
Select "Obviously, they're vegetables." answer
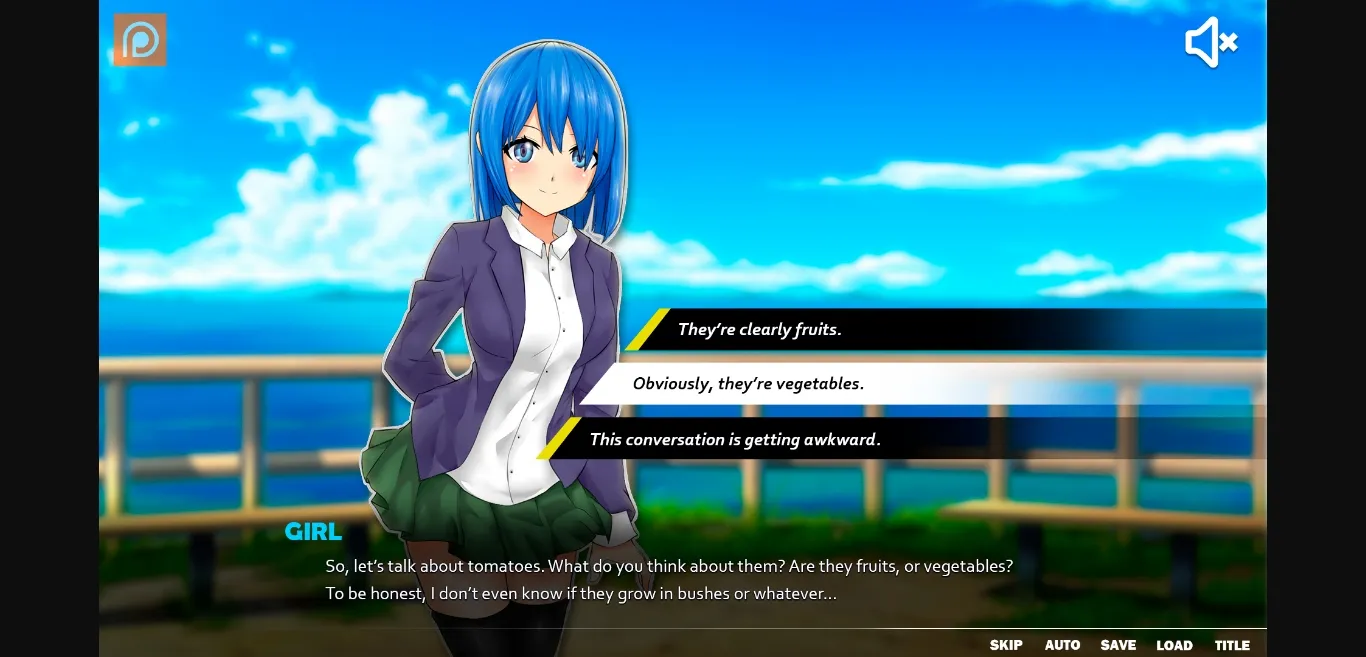click(x=748, y=383)
